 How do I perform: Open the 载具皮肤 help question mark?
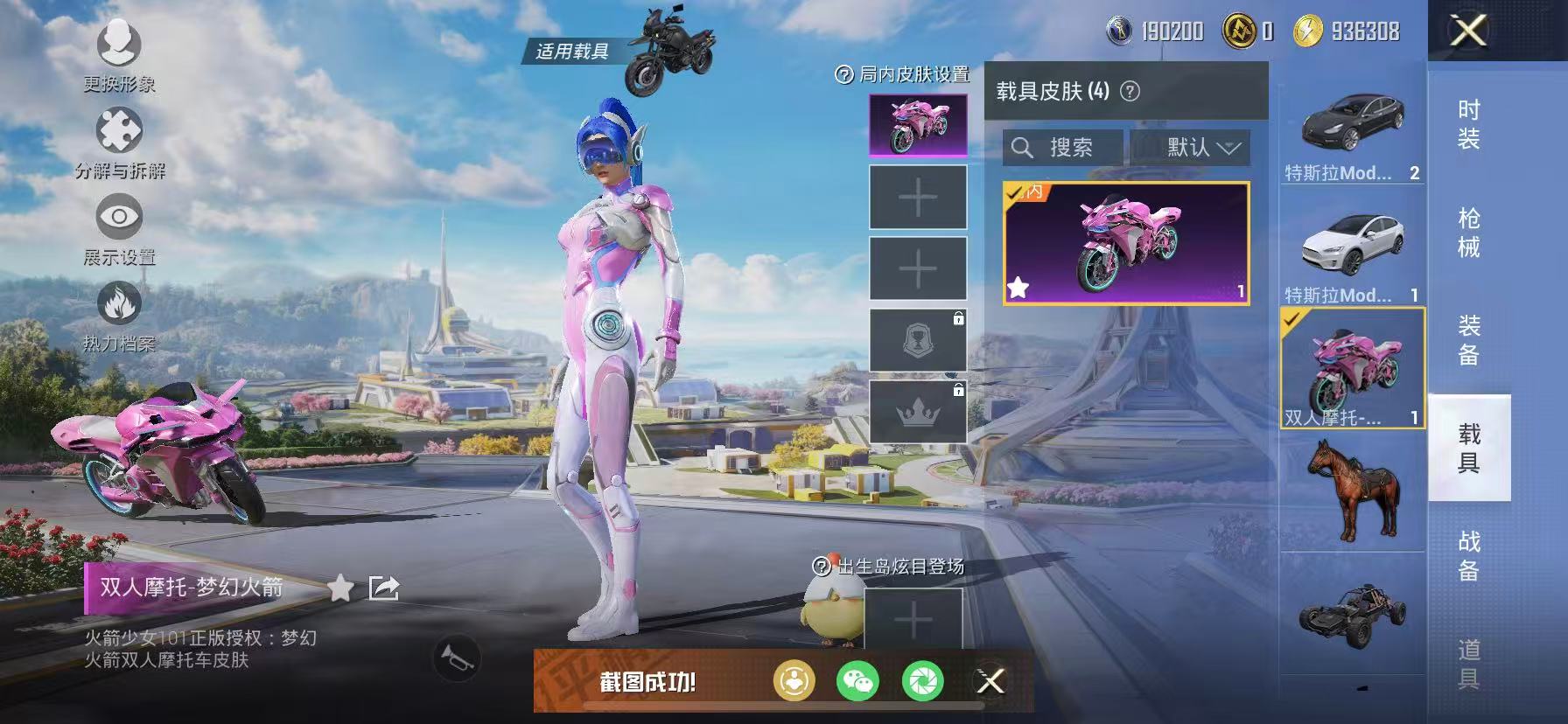click(1129, 91)
